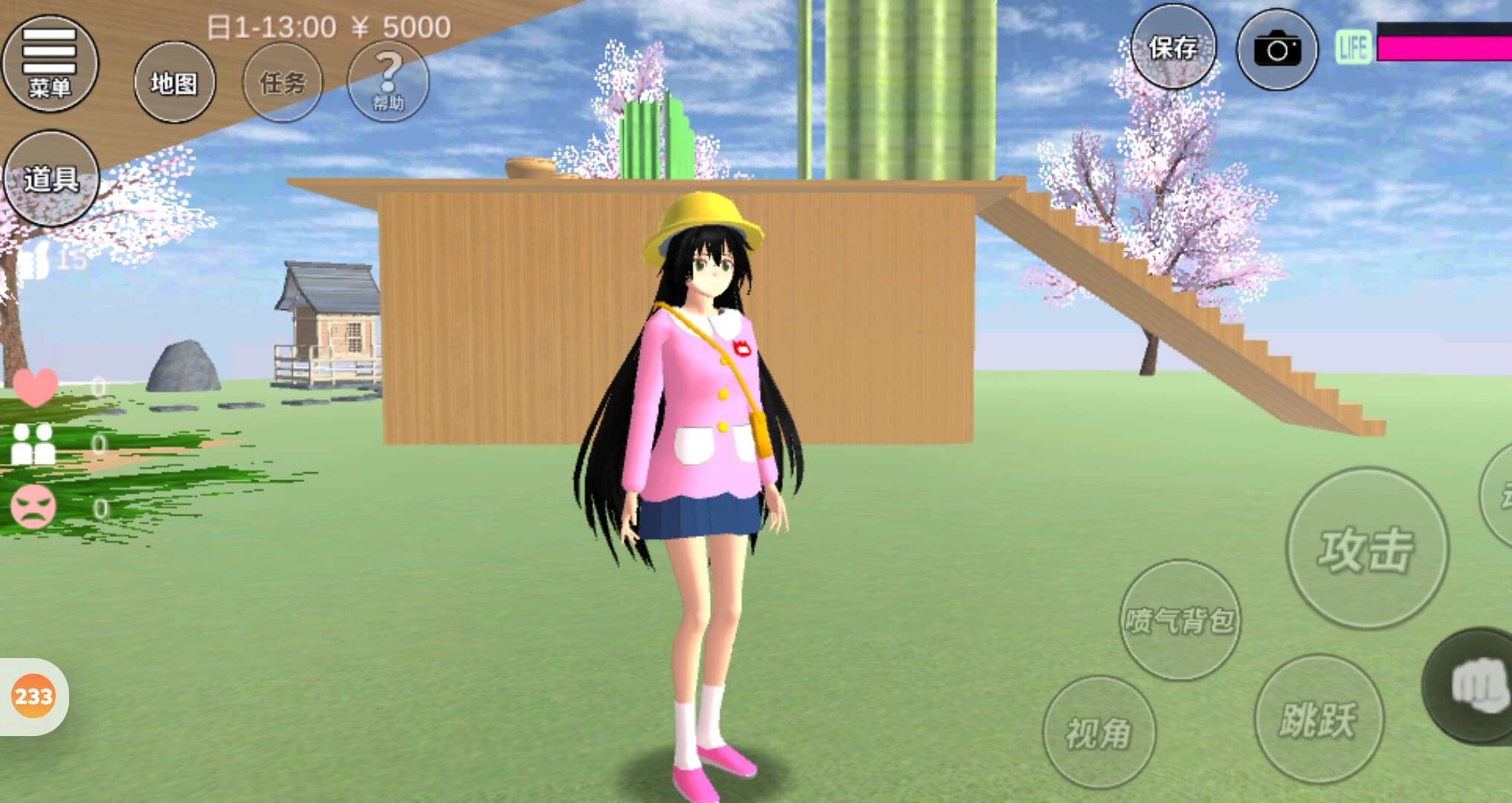Image resolution: width=1512 pixels, height=803 pixels.
Task: Tap the 攻击 attack button
Action: (x=1366, y=549)
